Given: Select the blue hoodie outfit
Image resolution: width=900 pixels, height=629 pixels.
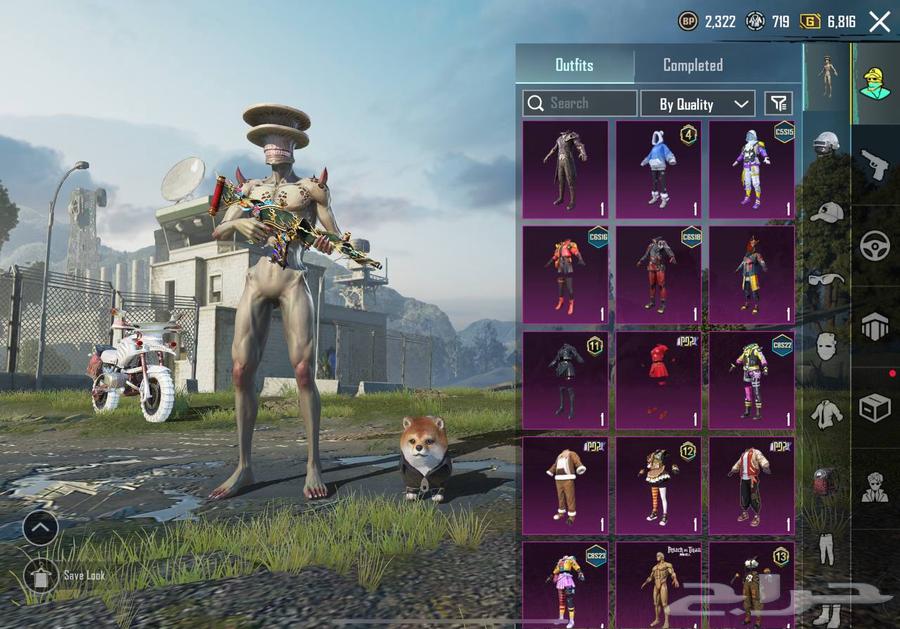Looking at the screenshot, I should 658,169.
